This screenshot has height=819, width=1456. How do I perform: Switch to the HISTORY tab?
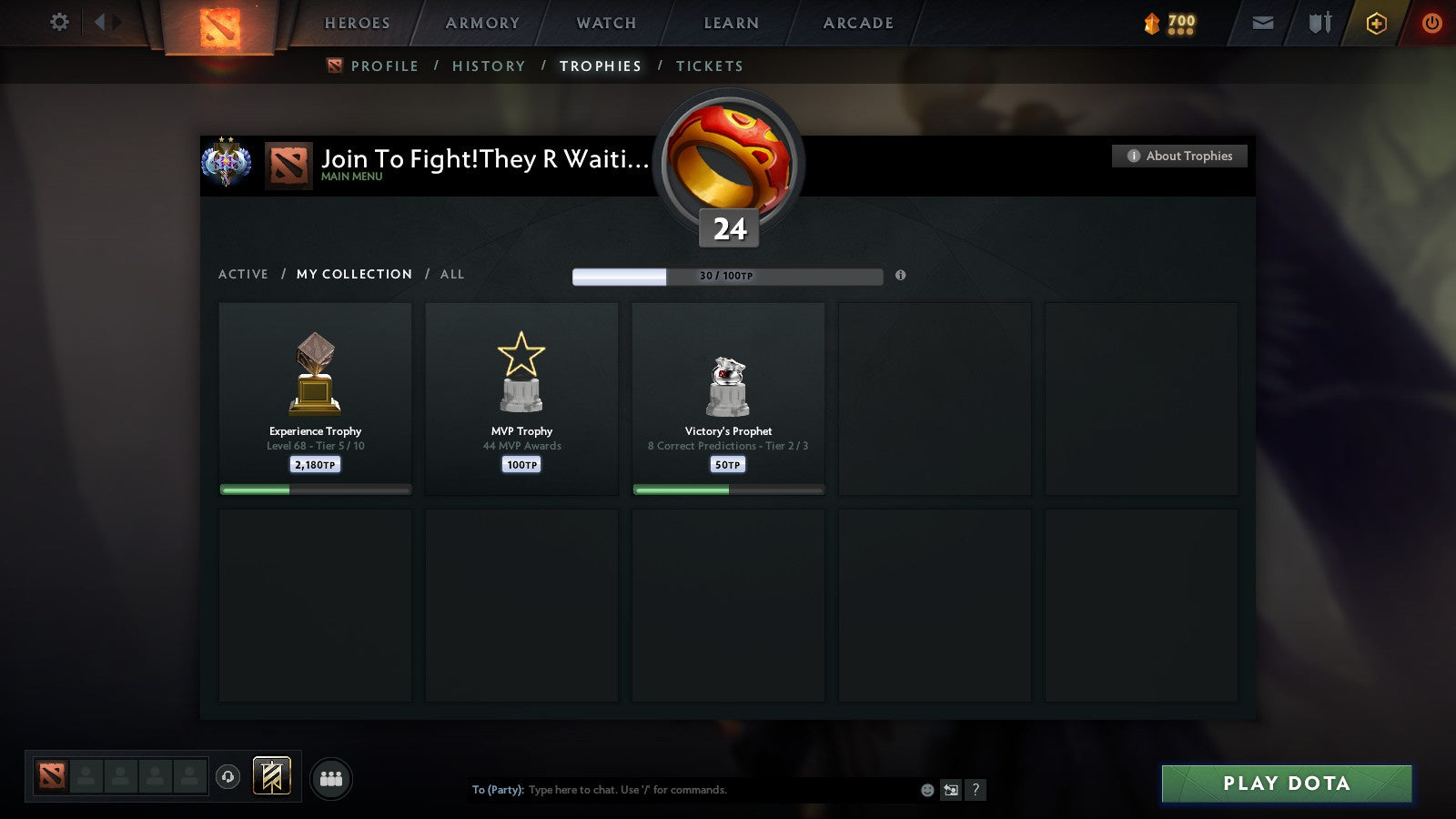tap(490, 66)
